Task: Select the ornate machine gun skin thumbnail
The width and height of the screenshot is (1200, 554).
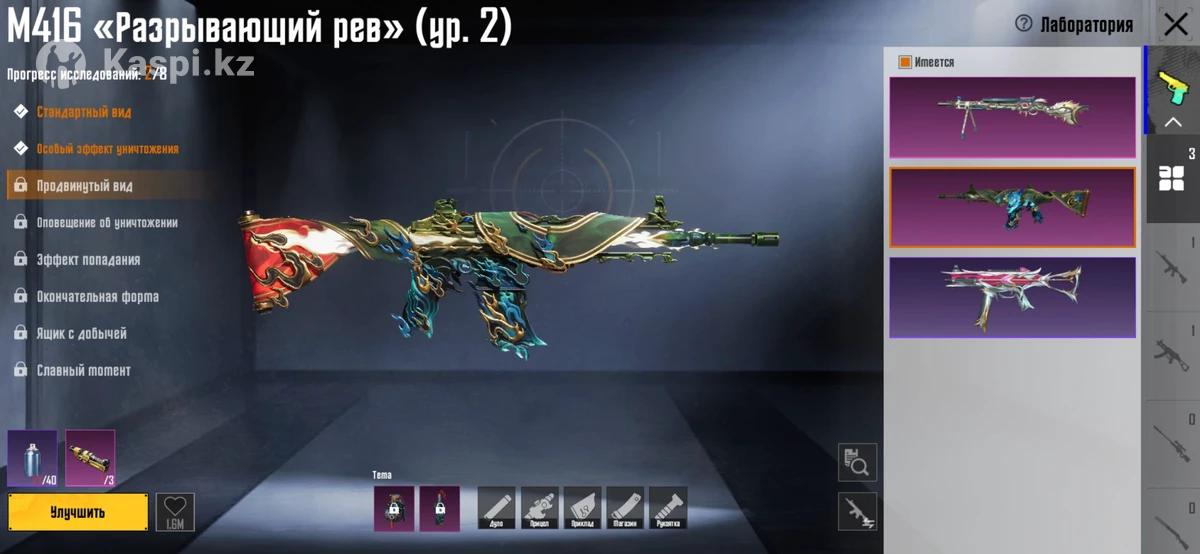Action: click(1012, 117)
